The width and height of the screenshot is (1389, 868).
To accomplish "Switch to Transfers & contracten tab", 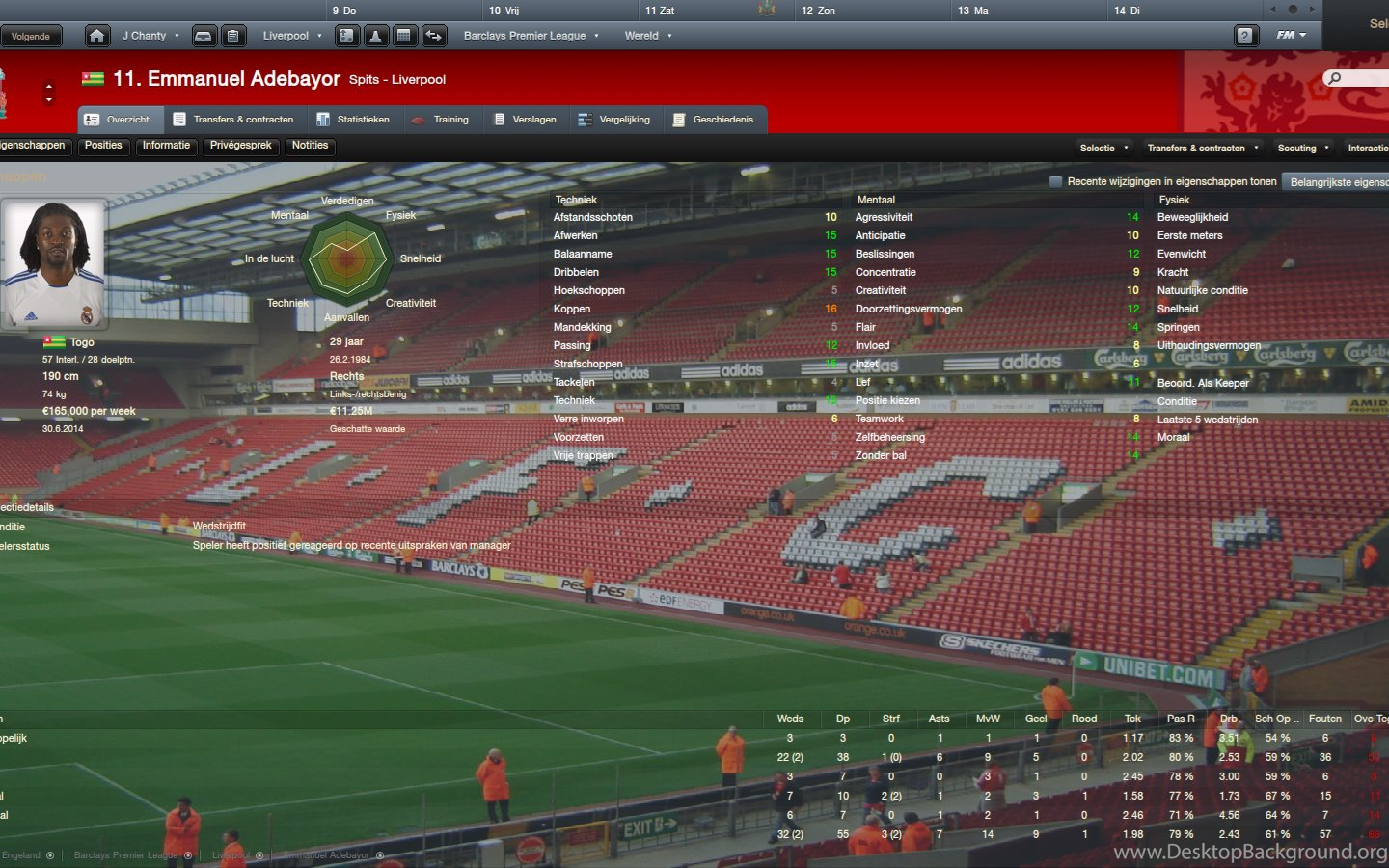I will point(233,120).
